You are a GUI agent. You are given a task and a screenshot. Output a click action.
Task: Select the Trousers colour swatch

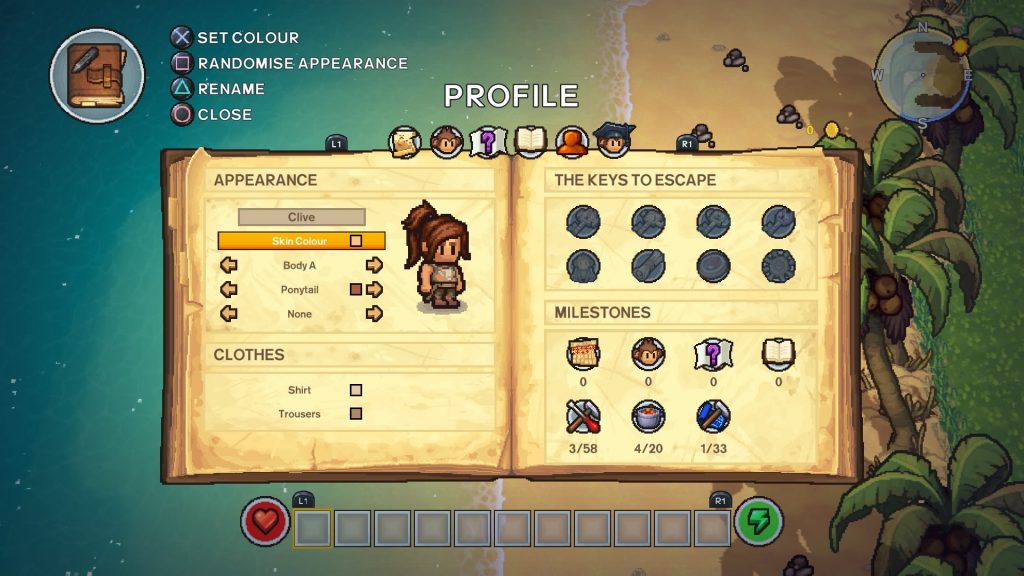coord(355,414)
